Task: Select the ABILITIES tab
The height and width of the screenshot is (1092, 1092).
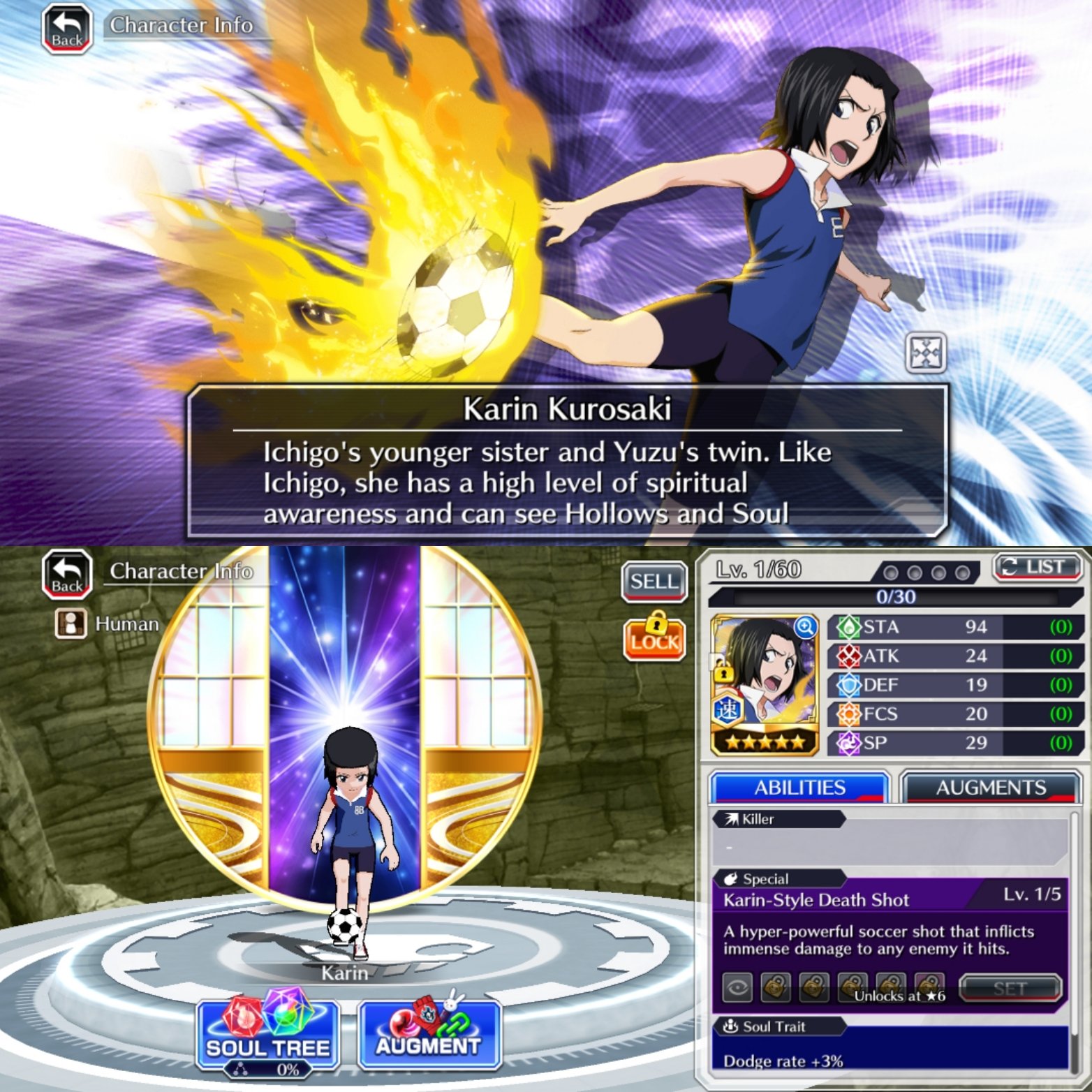Action: pyautogui.click(x=798, y=788)
